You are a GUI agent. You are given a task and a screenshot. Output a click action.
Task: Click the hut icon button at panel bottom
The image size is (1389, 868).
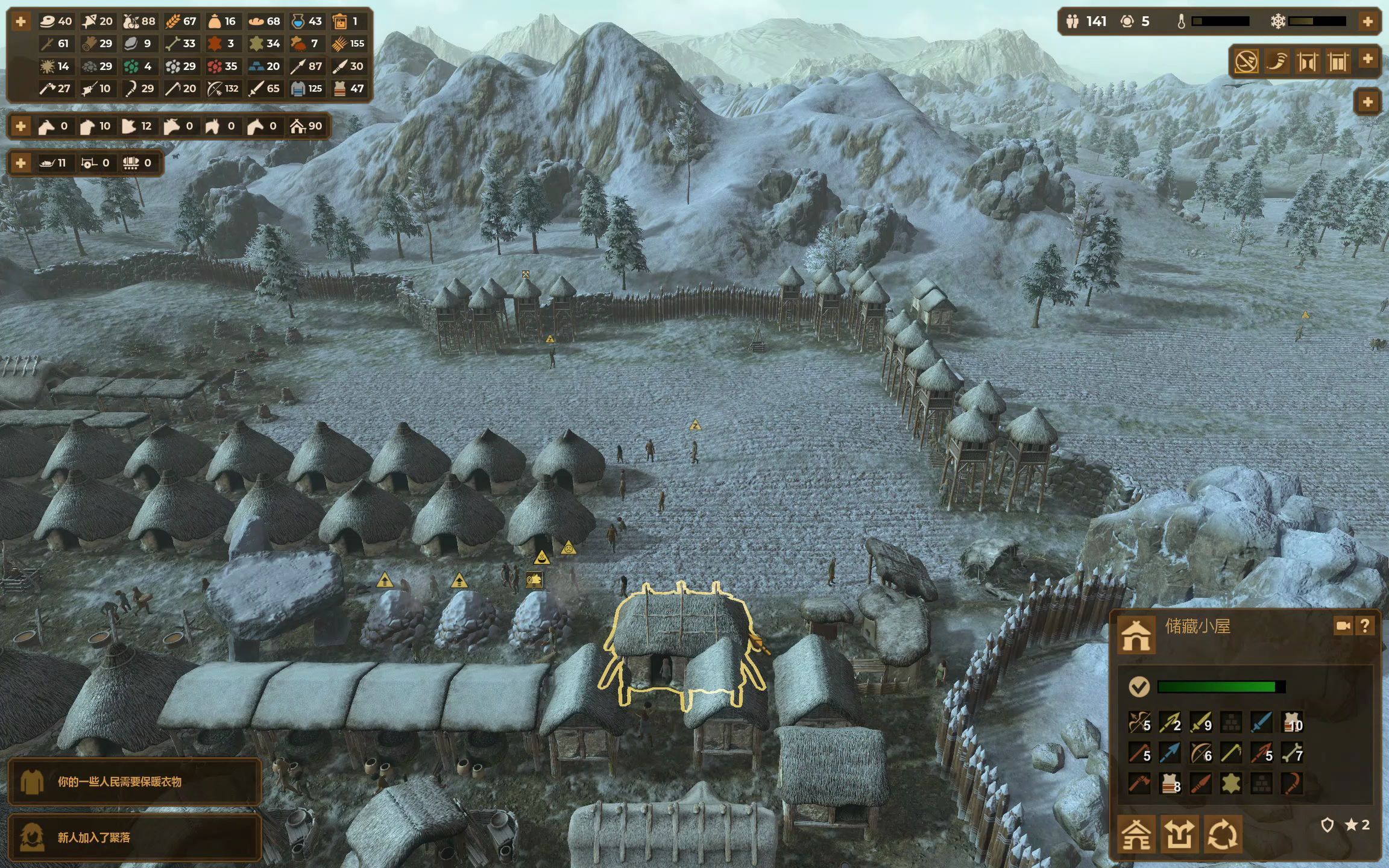point(1136,834)
